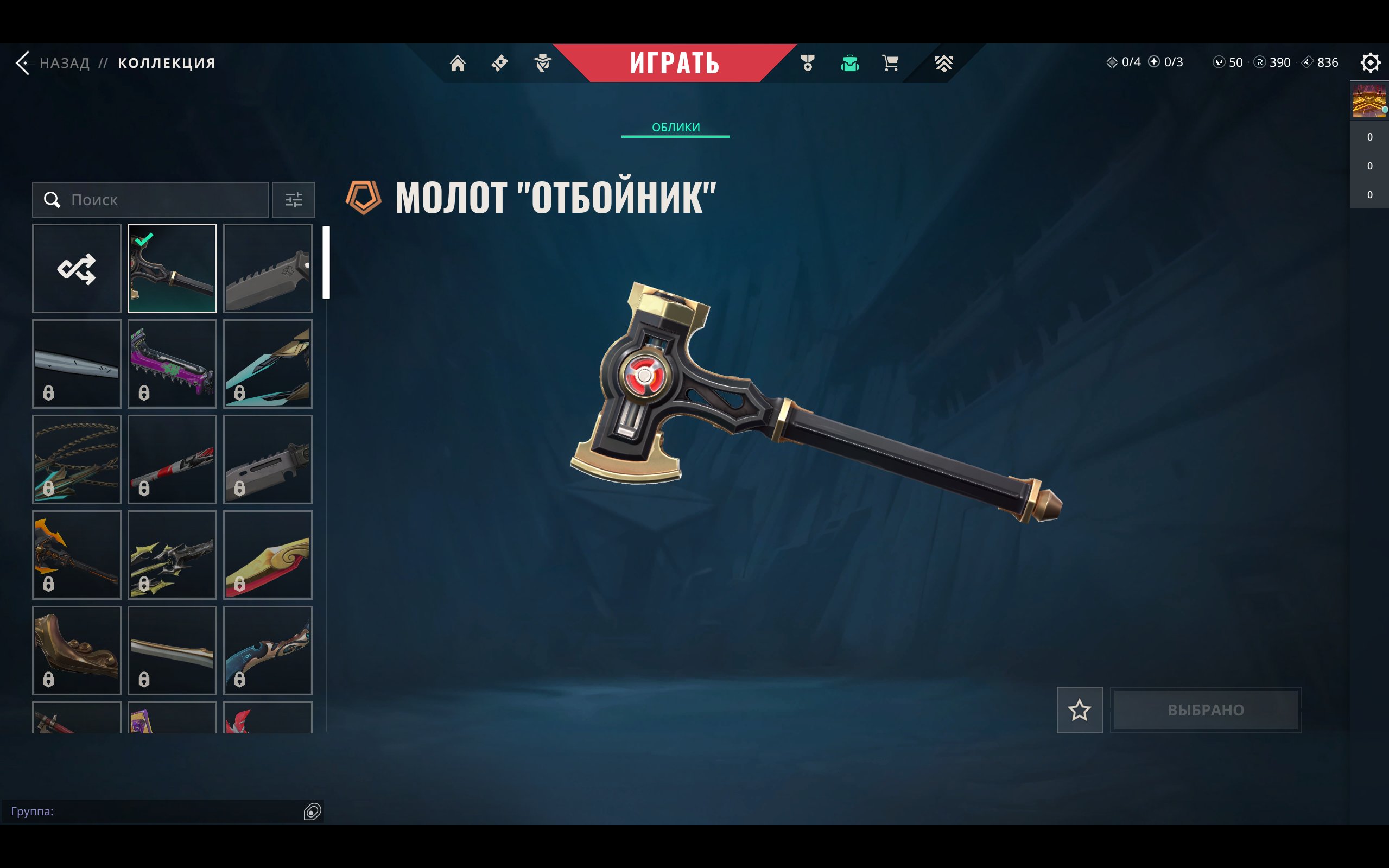1389x868 pixels.
Task: Start matchmaking with the ИГРАТЬ button
Action: click(674, 62)
